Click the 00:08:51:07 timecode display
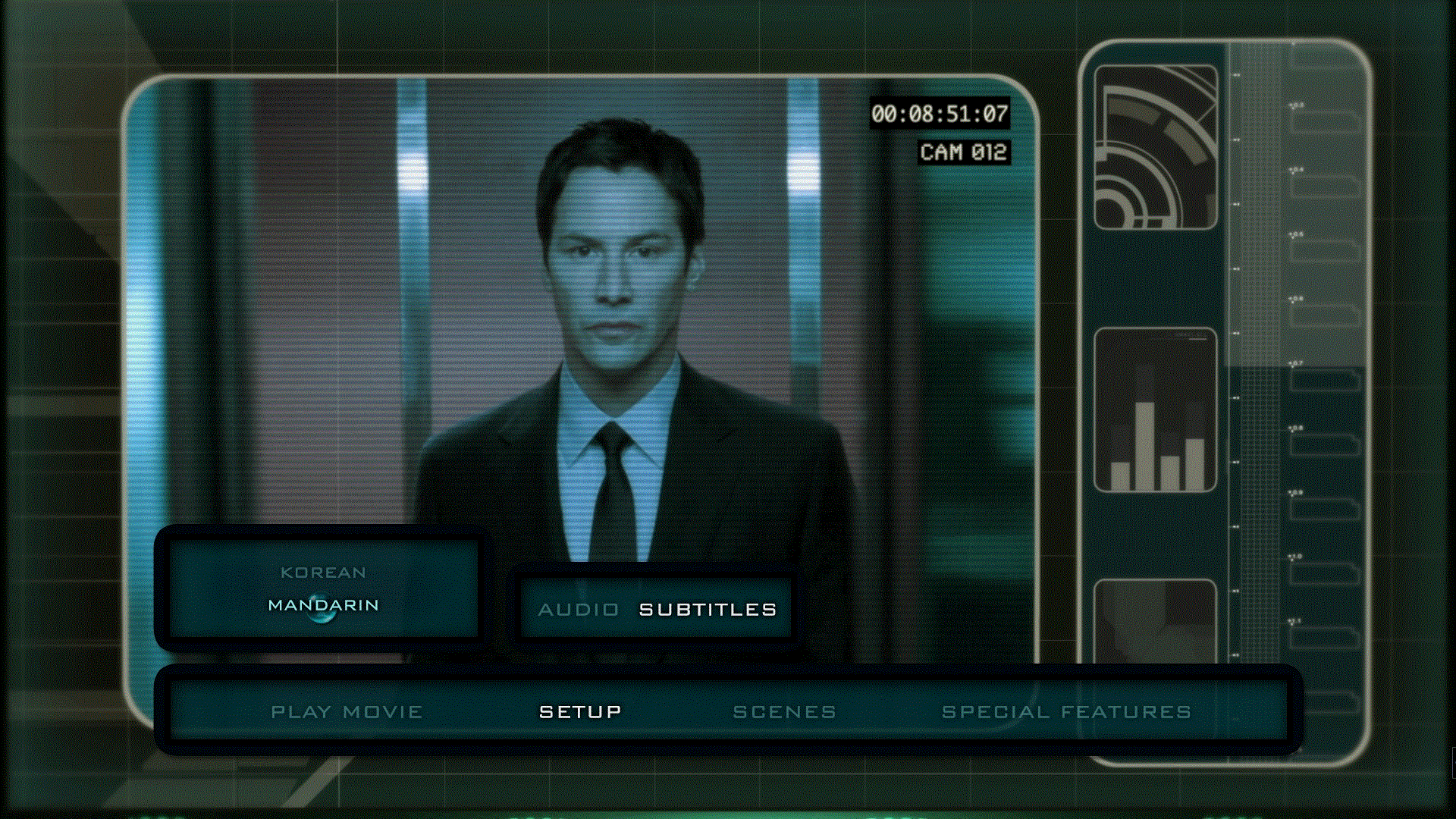This screenshot has width=1456, height=819. (940, 114)
